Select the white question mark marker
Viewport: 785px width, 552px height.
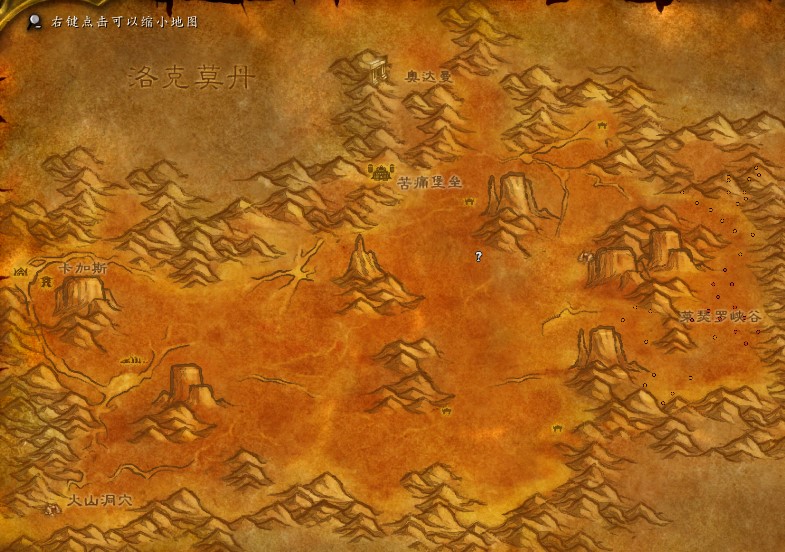[478, 257]
